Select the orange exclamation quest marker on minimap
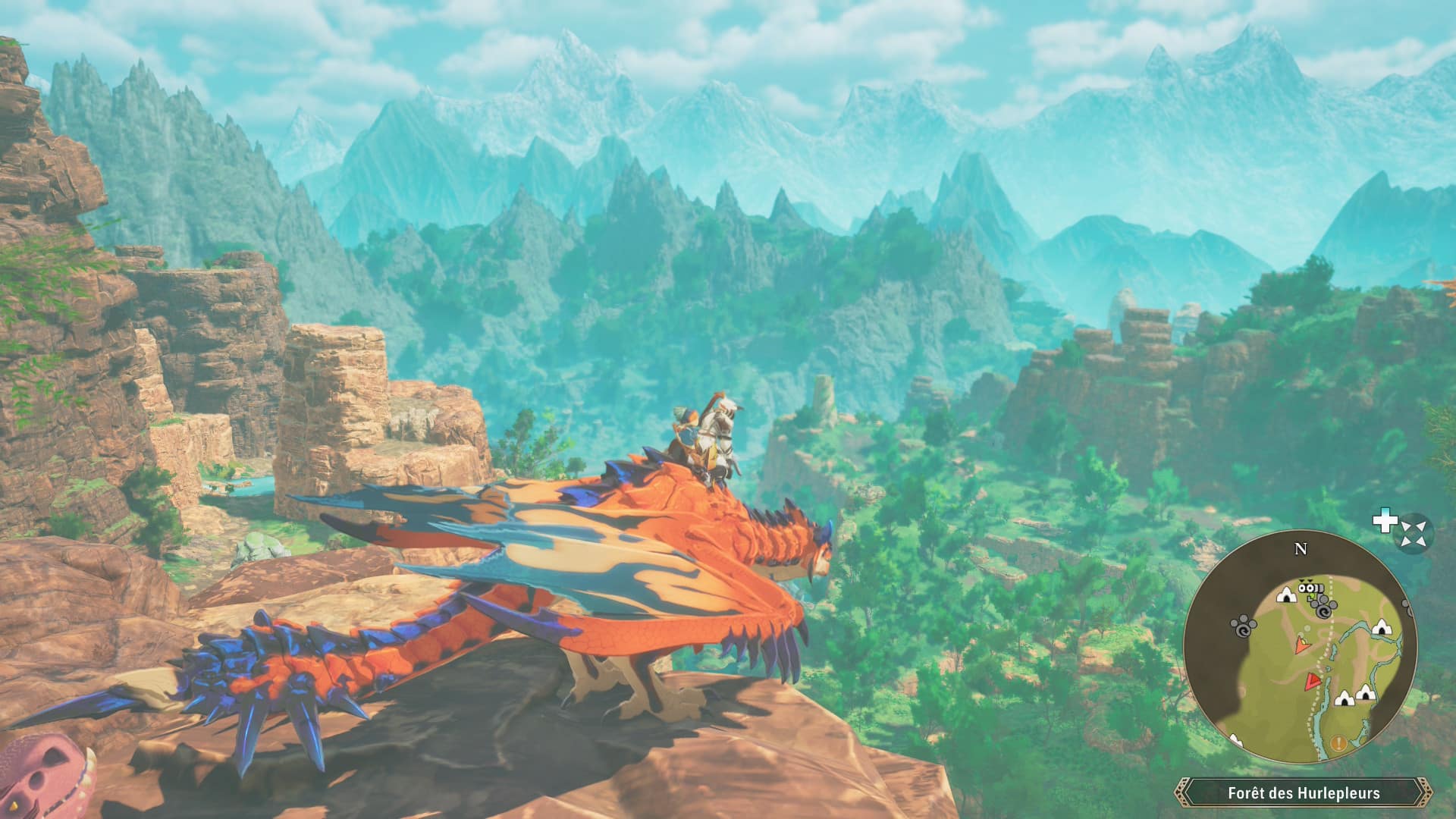The height and width of the screenshot is (819, 1456). (x=1338, y=743)
